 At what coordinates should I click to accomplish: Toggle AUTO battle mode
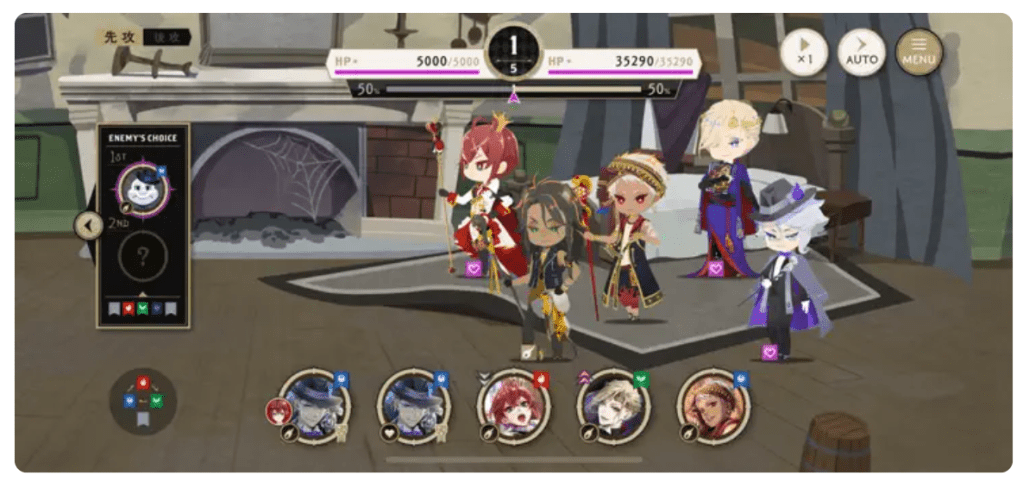[861, 52]
